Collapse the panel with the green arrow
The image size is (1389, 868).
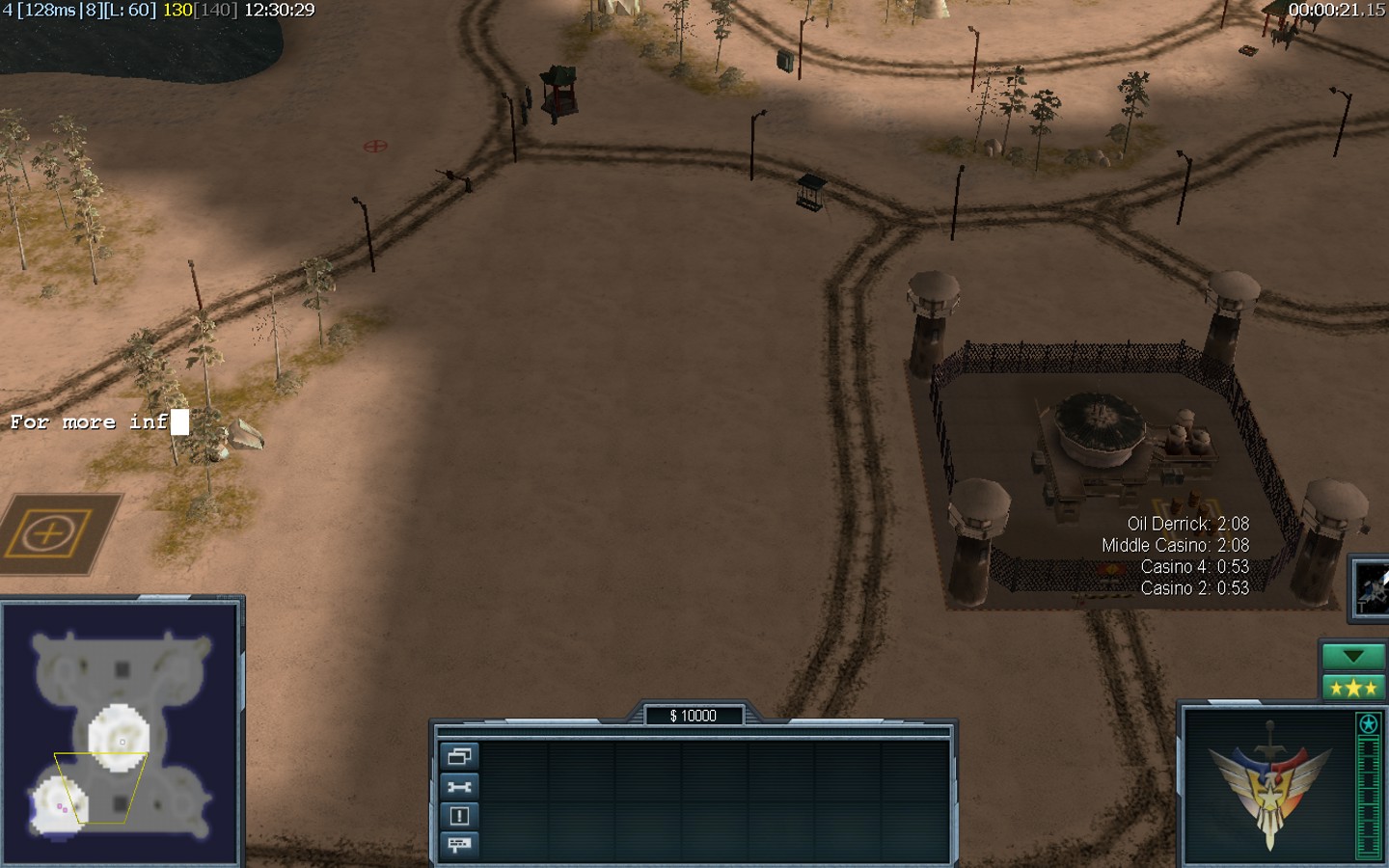click(x=1352, y=657)
